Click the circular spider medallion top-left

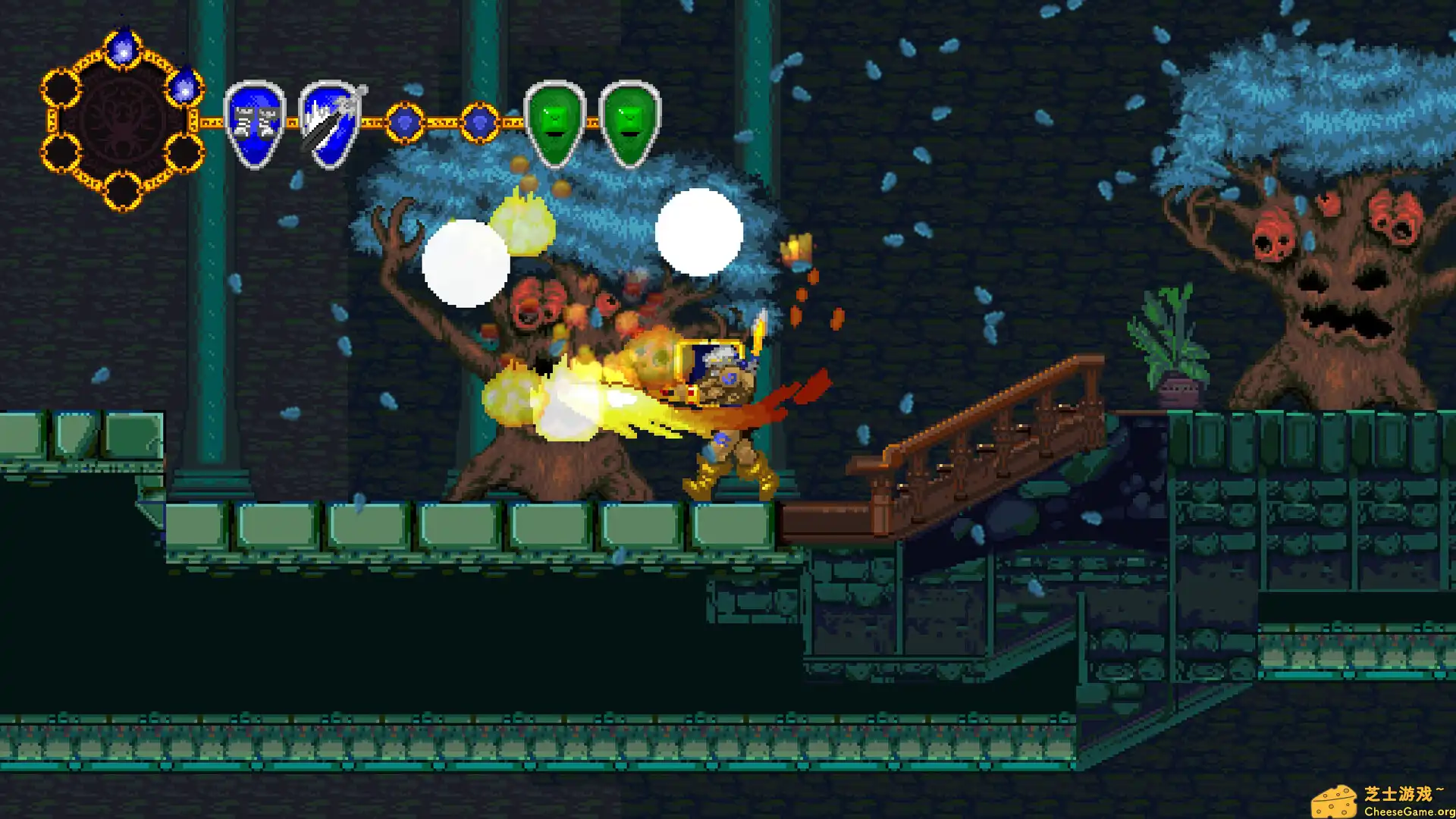tap(121, 118)
